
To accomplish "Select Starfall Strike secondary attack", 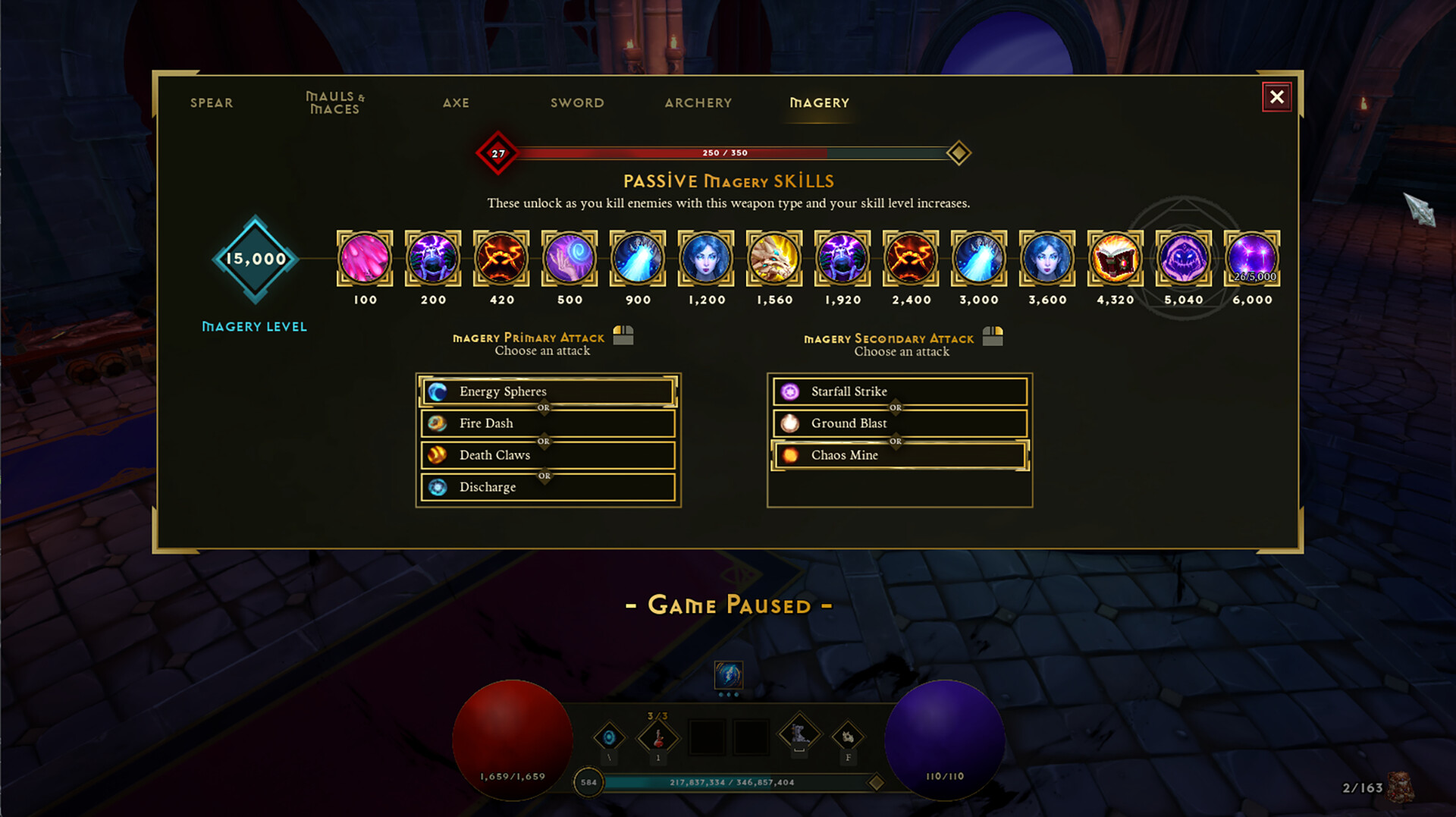I will [x=899, y=391].
